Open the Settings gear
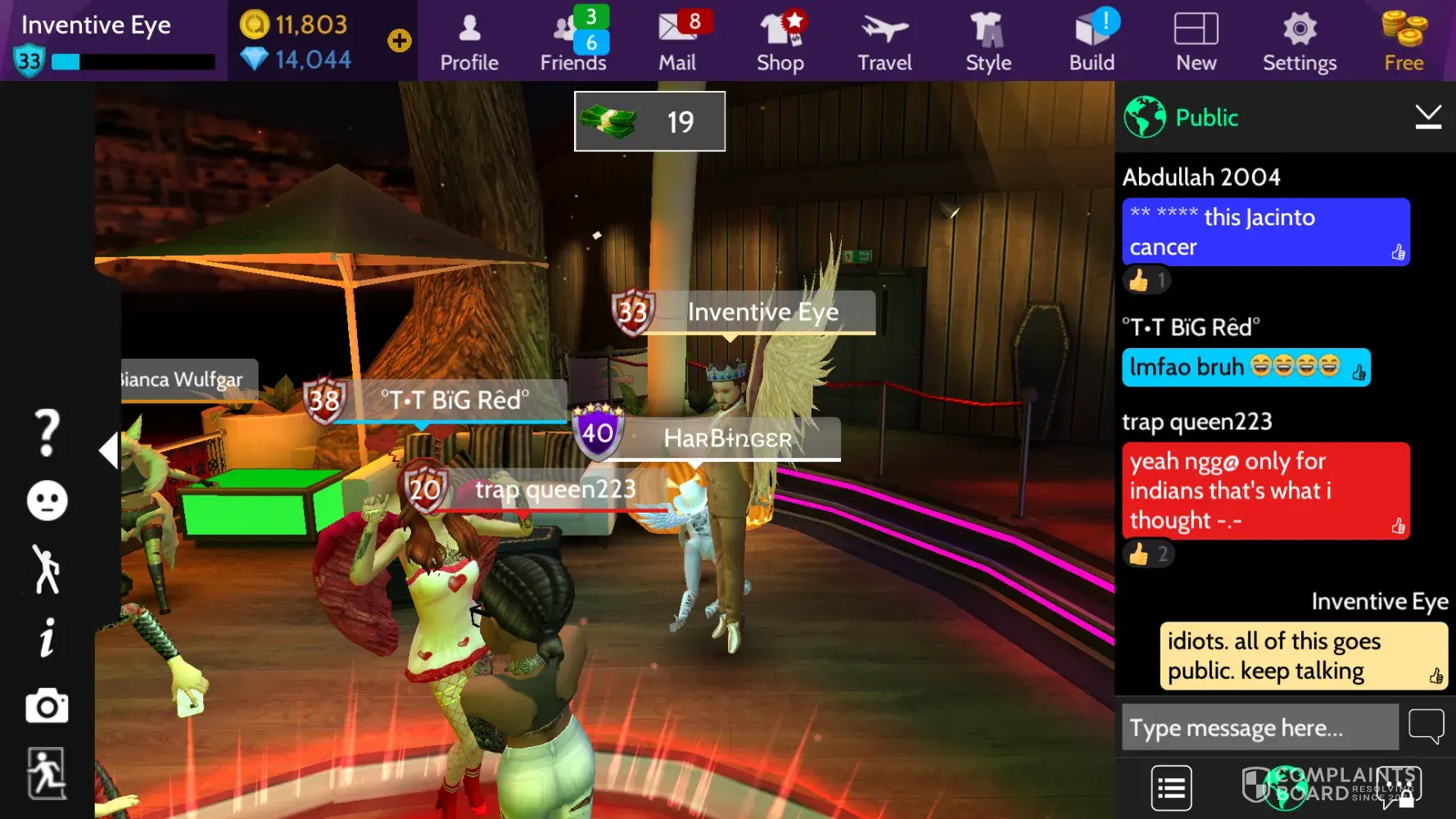This screenshot has width=1456, height=819. tap(1300, 41)
